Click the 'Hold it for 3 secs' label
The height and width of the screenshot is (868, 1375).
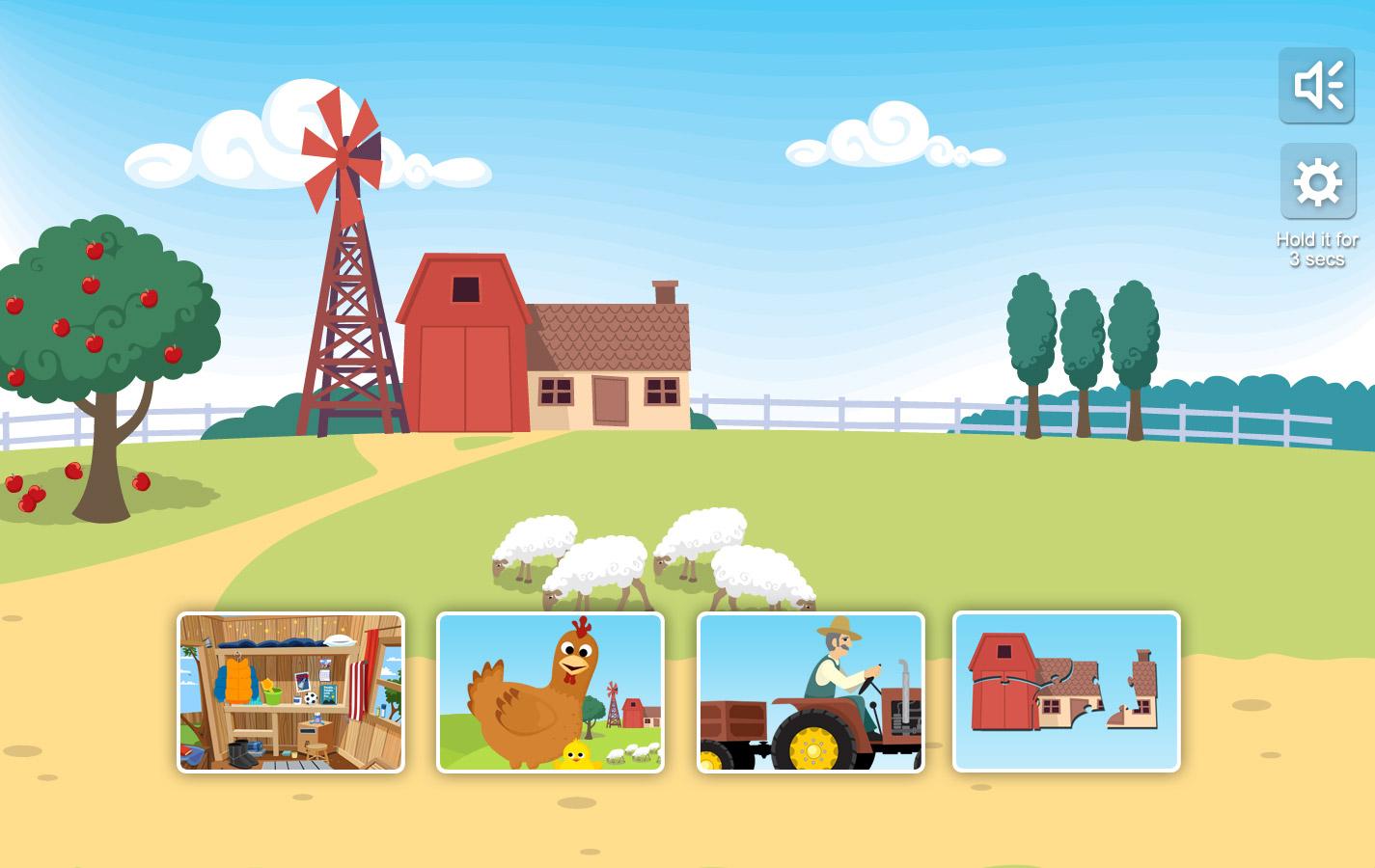[x=1315, y=249]
